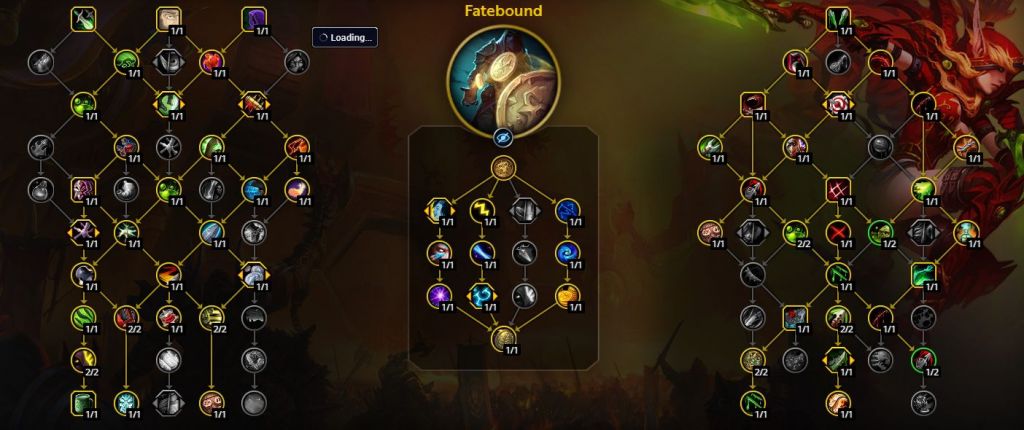Viewport: 1024px width, 430px height.
Task: Select the purple starburst talent in Fatebound tree
Action: click(439, 295)
